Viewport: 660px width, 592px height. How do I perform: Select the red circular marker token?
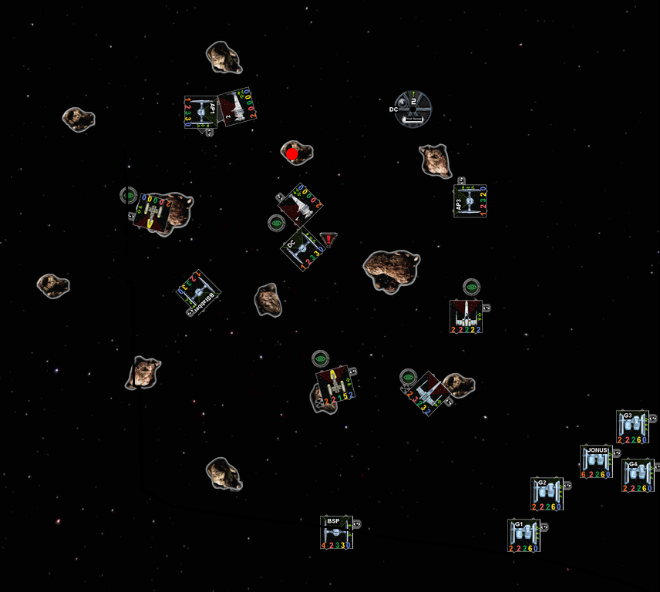click(x=292, y=153)
